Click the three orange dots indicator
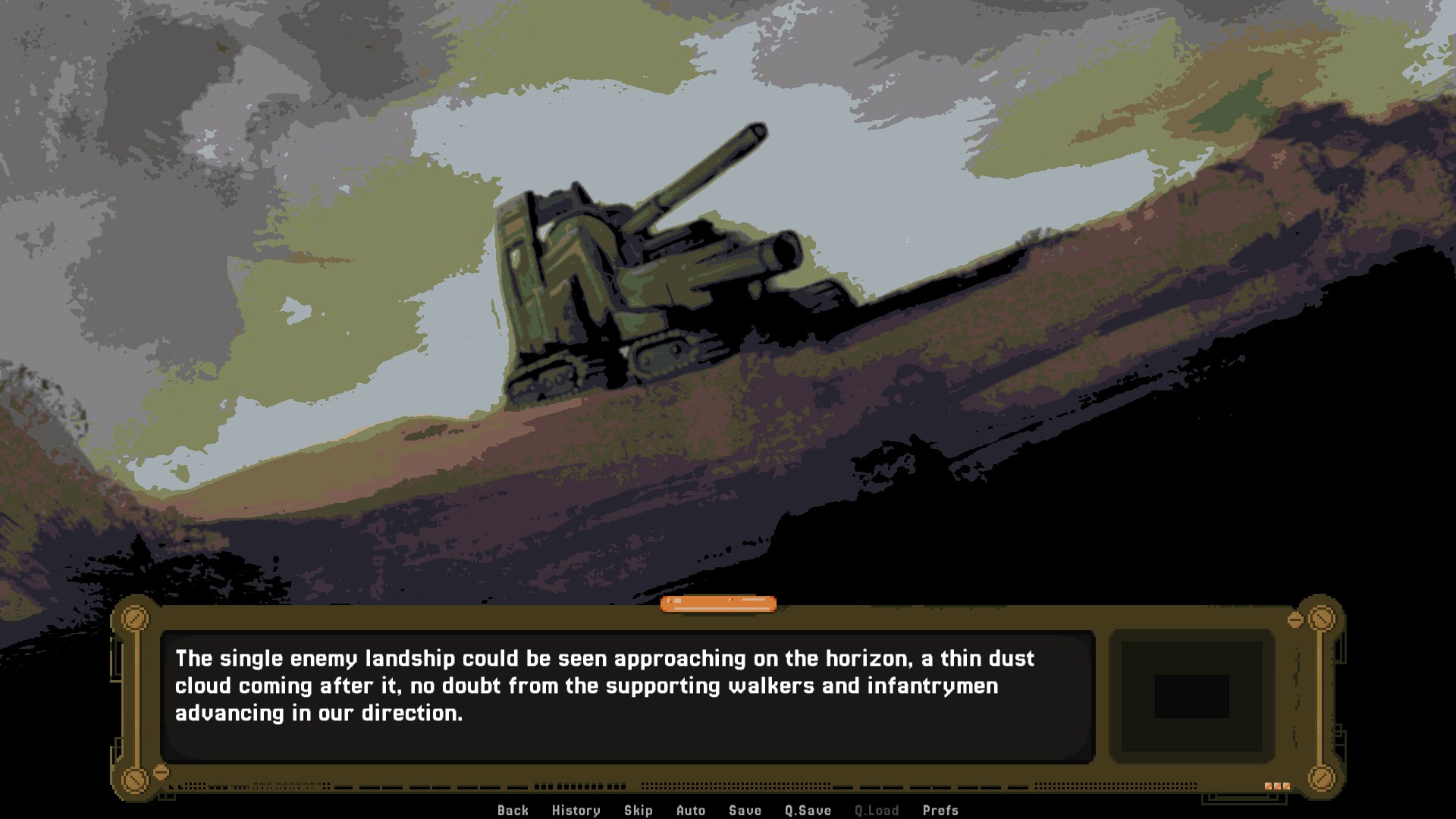1456x819 pixels. click(1279, 786)
